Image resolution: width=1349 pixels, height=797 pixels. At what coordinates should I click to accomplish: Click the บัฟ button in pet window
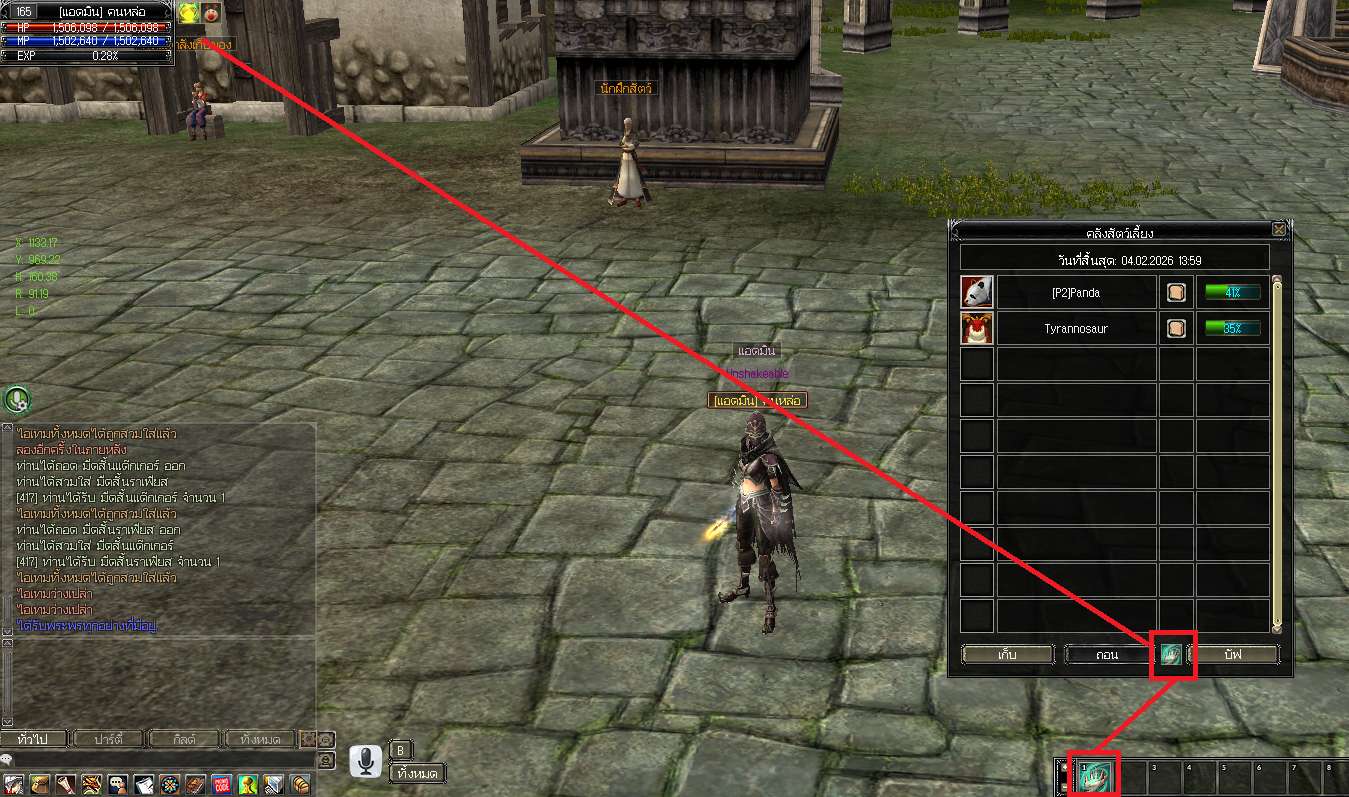point(1232,655)
